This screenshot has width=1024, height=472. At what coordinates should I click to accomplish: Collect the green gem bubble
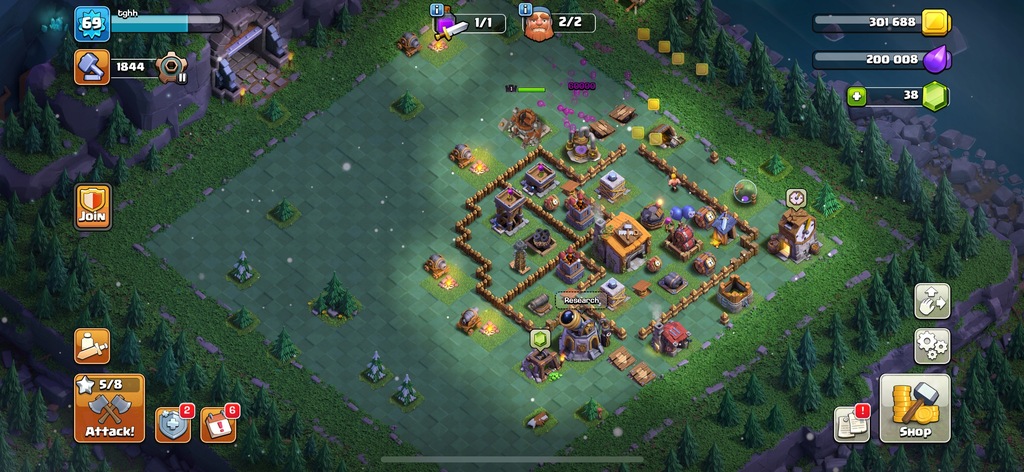(x=541, y=338)
